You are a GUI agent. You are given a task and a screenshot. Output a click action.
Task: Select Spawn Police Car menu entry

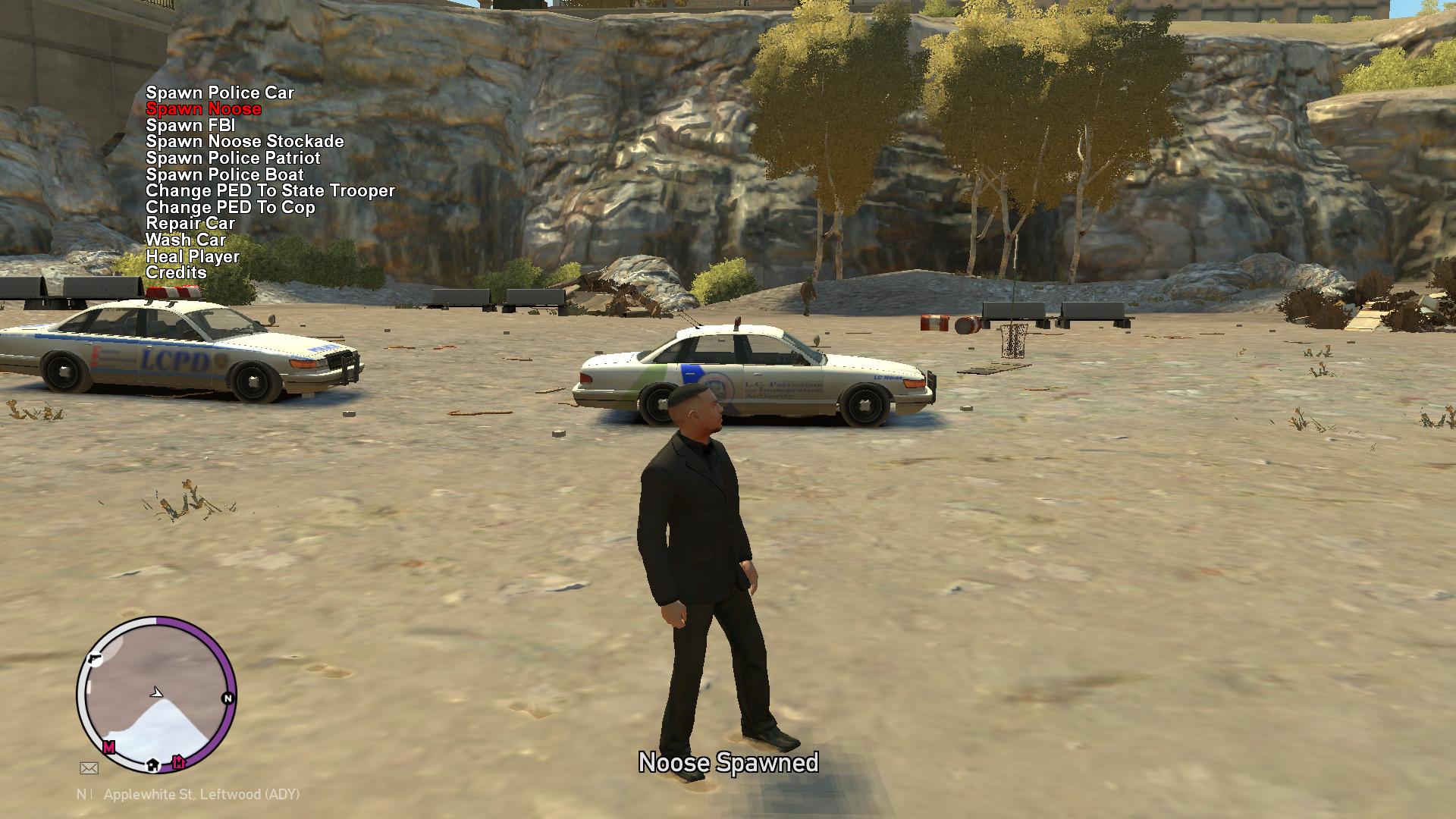pyautogui.click(x=220, y=93)
